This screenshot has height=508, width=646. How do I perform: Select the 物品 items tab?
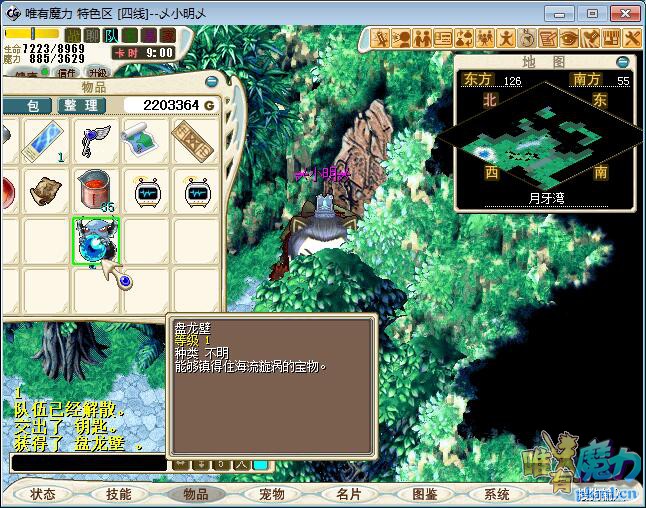(195, 494)
